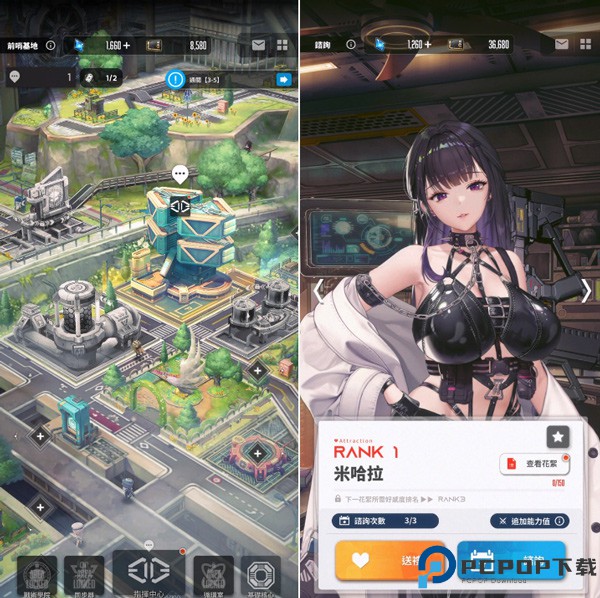Screen dimensions: 600x598
Task: Open the 指揮中心 command center button
Action: 148,574
